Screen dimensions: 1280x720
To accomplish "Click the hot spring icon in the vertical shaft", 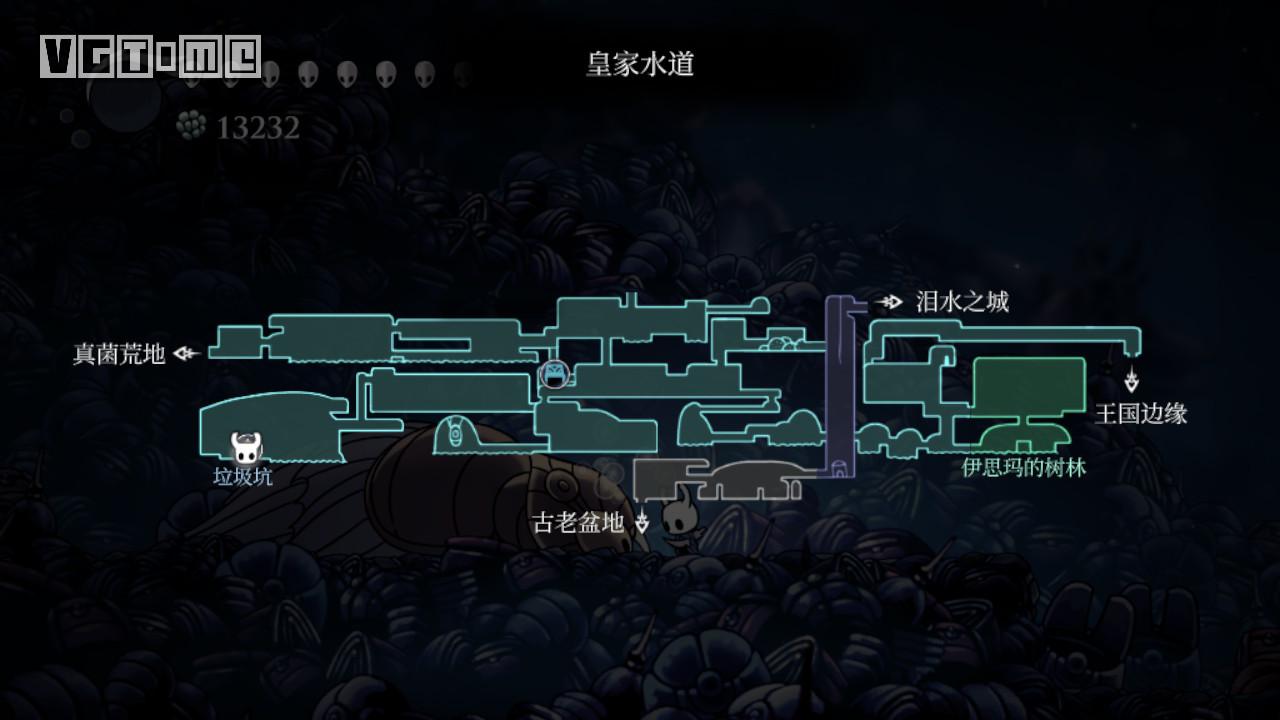I will (839, 470).
